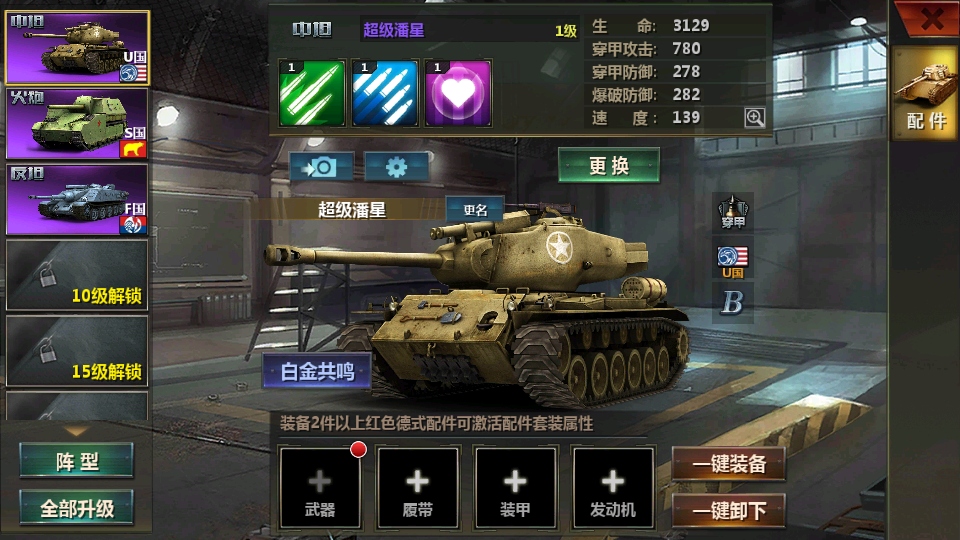This screenshot has height=540, width=960.
Task: Add equipment to the 发动机 engine slot
Action: point(613,487)
